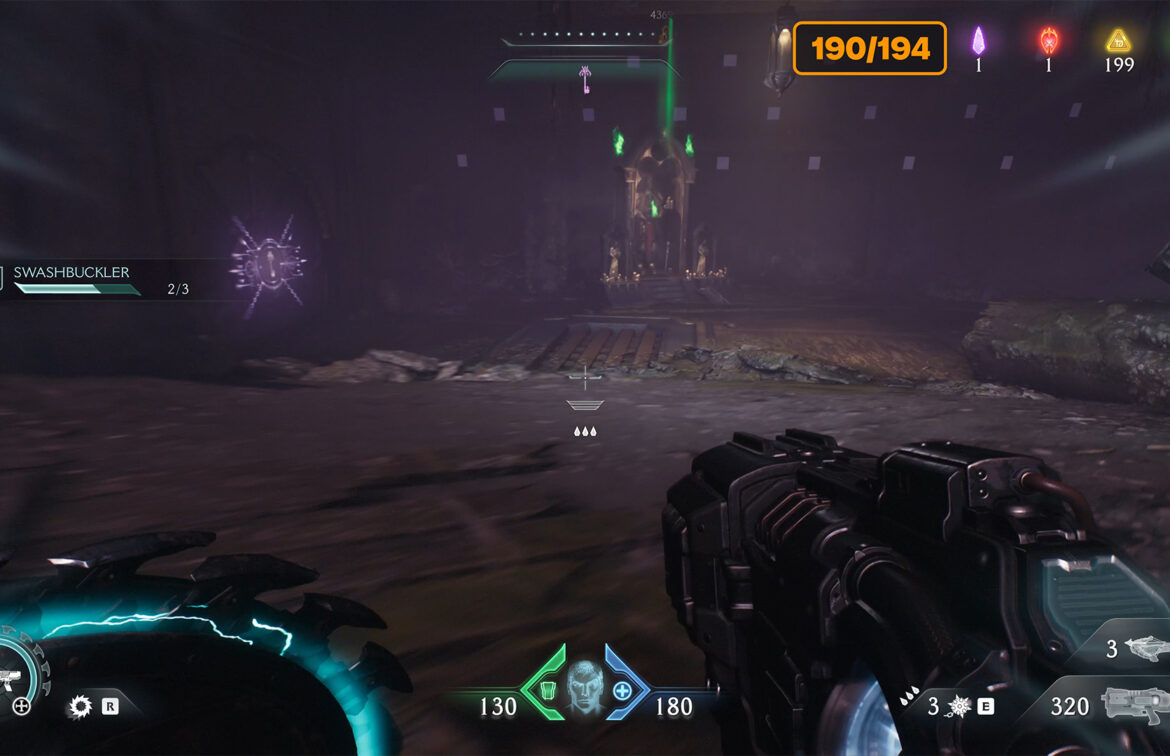Select the pink key marker on compass
This screenshot has height=756, width=1170.
[585, 79]
